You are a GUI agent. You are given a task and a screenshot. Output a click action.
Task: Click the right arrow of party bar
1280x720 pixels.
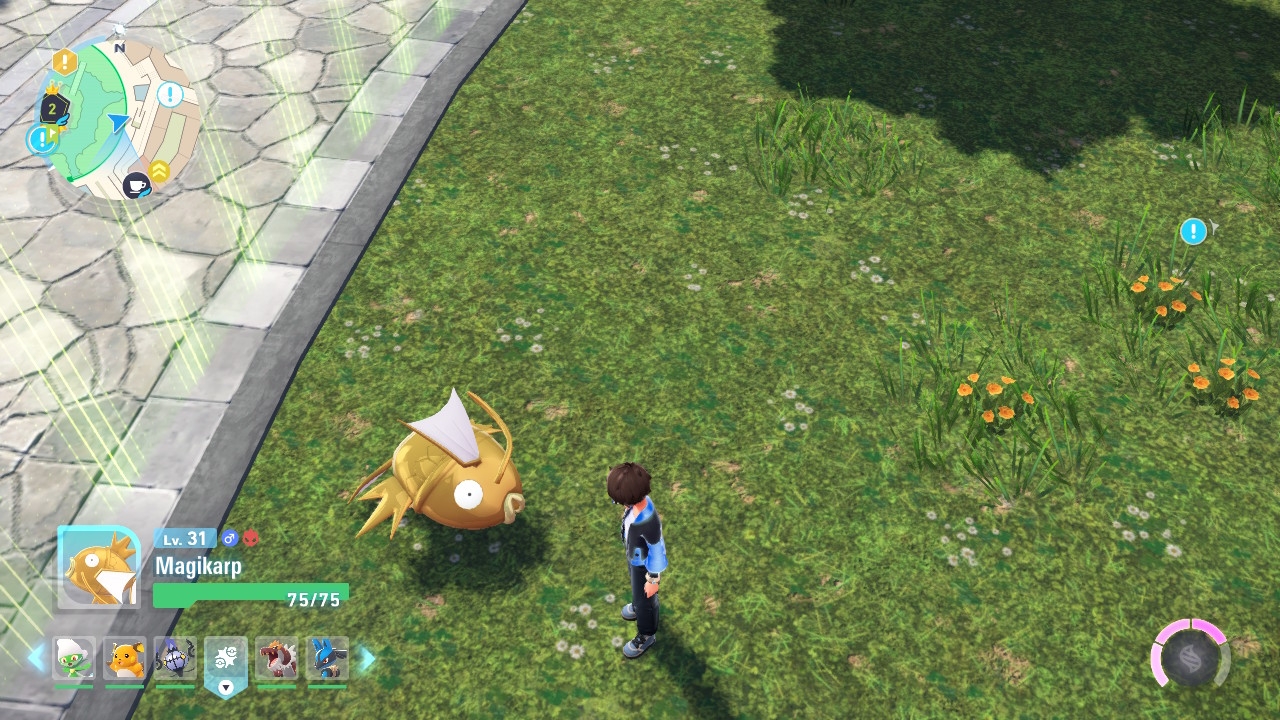[367, 658]
